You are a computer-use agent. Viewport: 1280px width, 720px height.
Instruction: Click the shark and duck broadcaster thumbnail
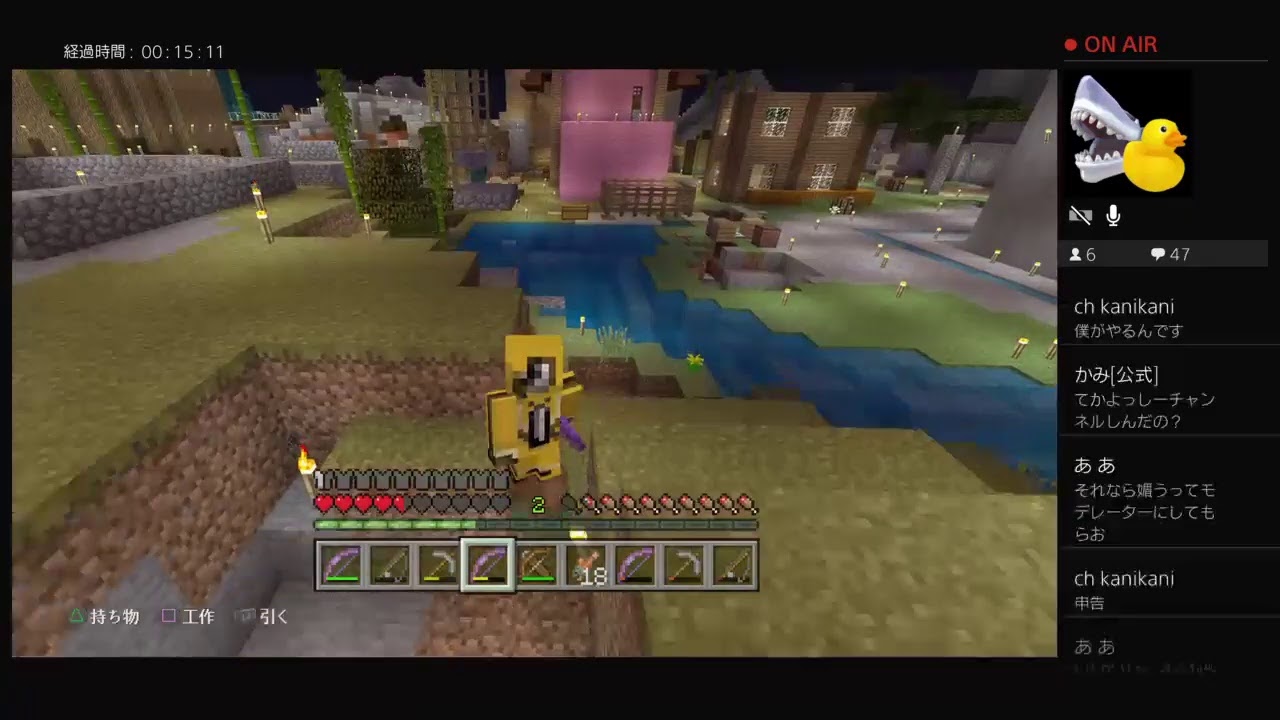[x=1128, y=133]
